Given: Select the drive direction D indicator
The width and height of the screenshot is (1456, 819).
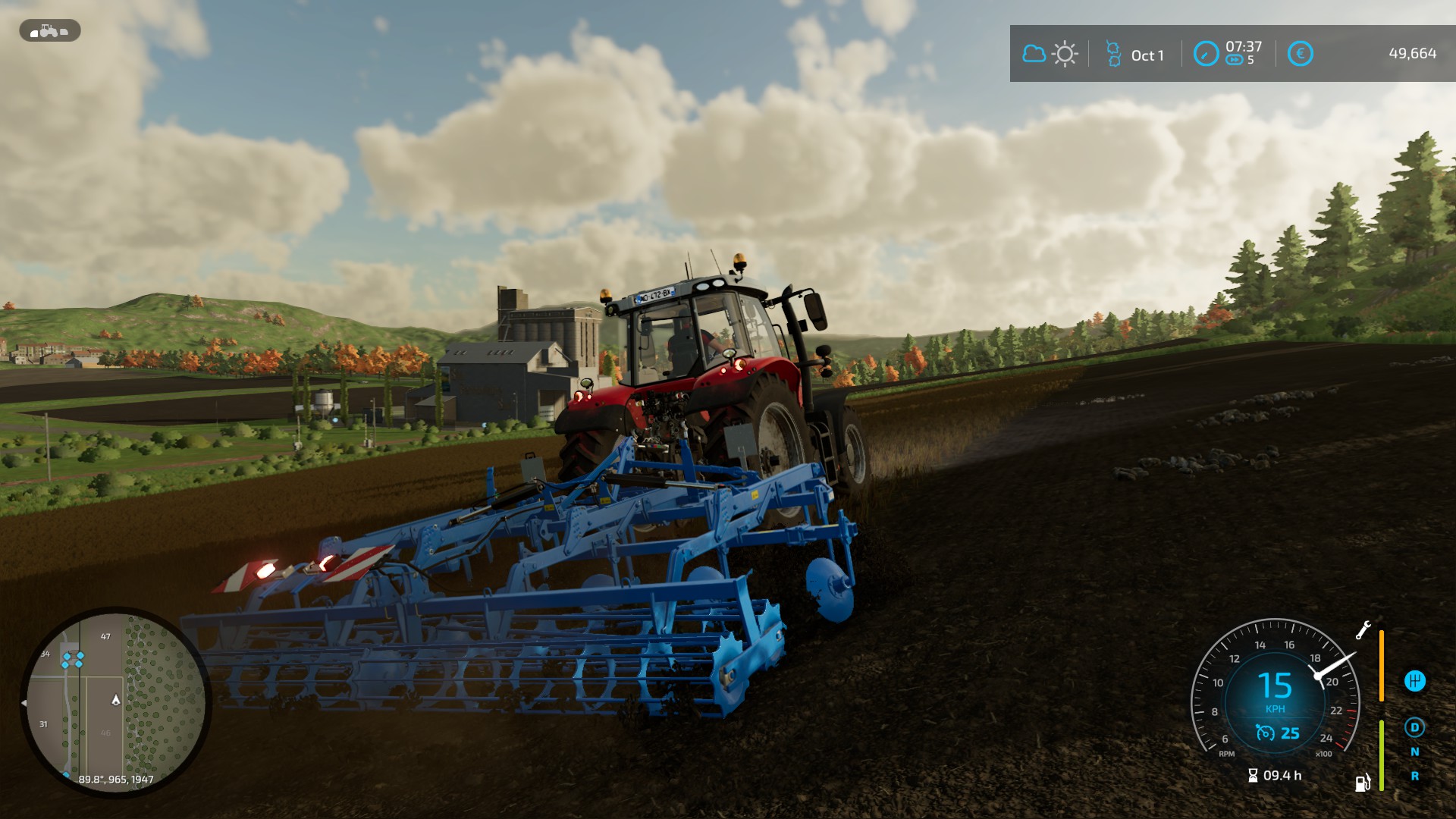Looking at the screenshot, I should [x=1414, y=727].
